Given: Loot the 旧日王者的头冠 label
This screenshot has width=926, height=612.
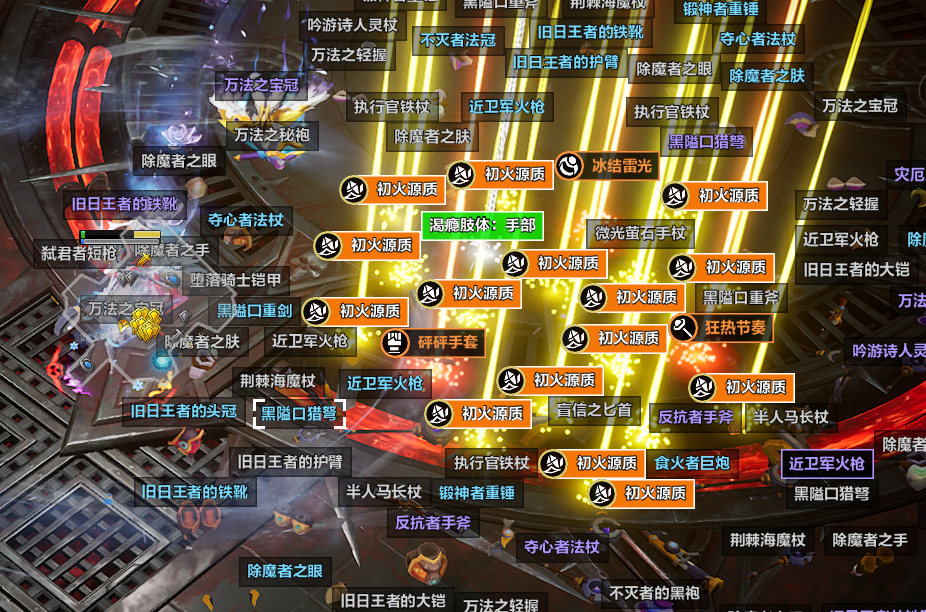Looking at the screenshot, I should [183, 411].
